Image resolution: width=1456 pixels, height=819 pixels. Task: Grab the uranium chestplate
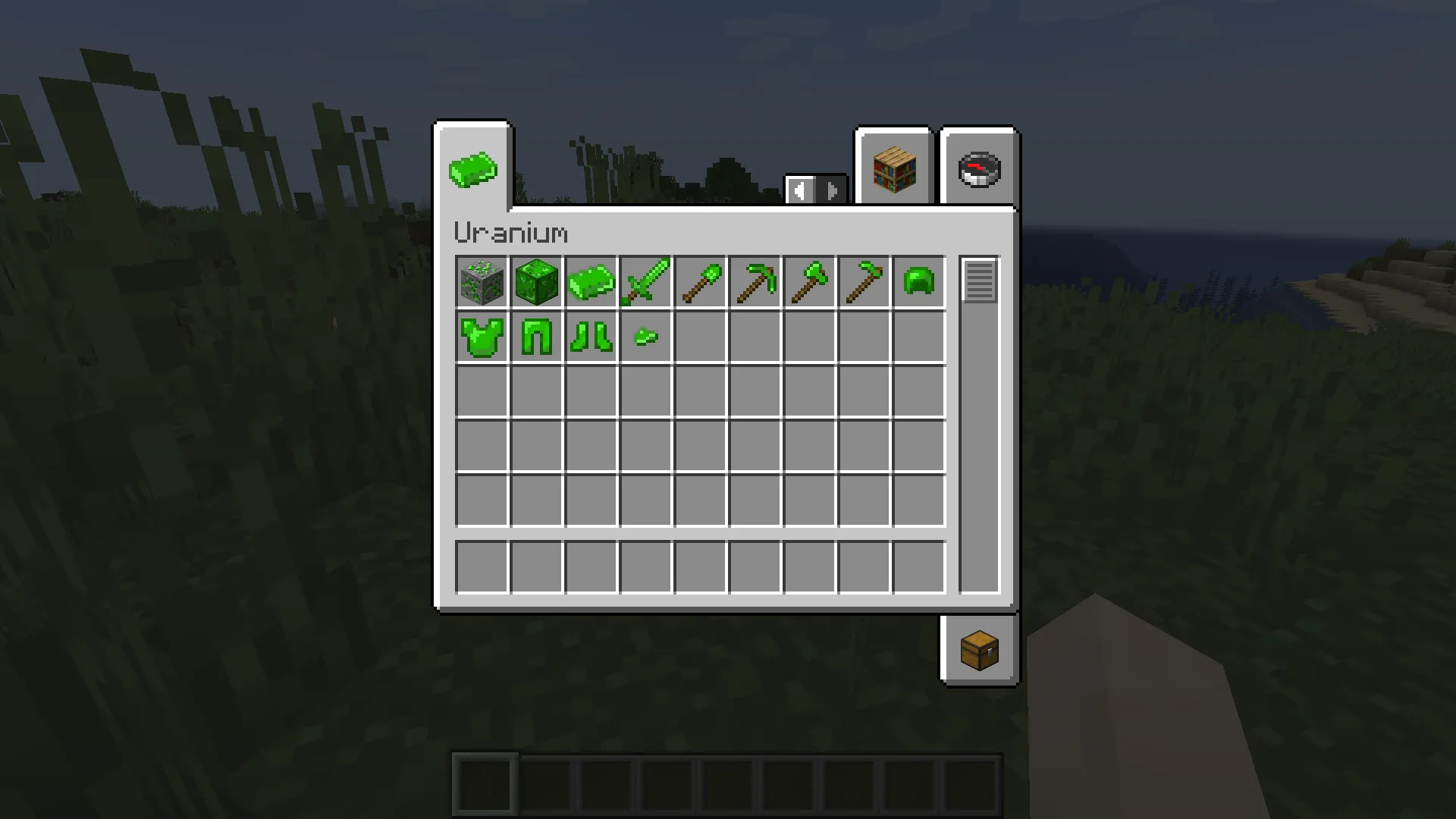(482, 337)
